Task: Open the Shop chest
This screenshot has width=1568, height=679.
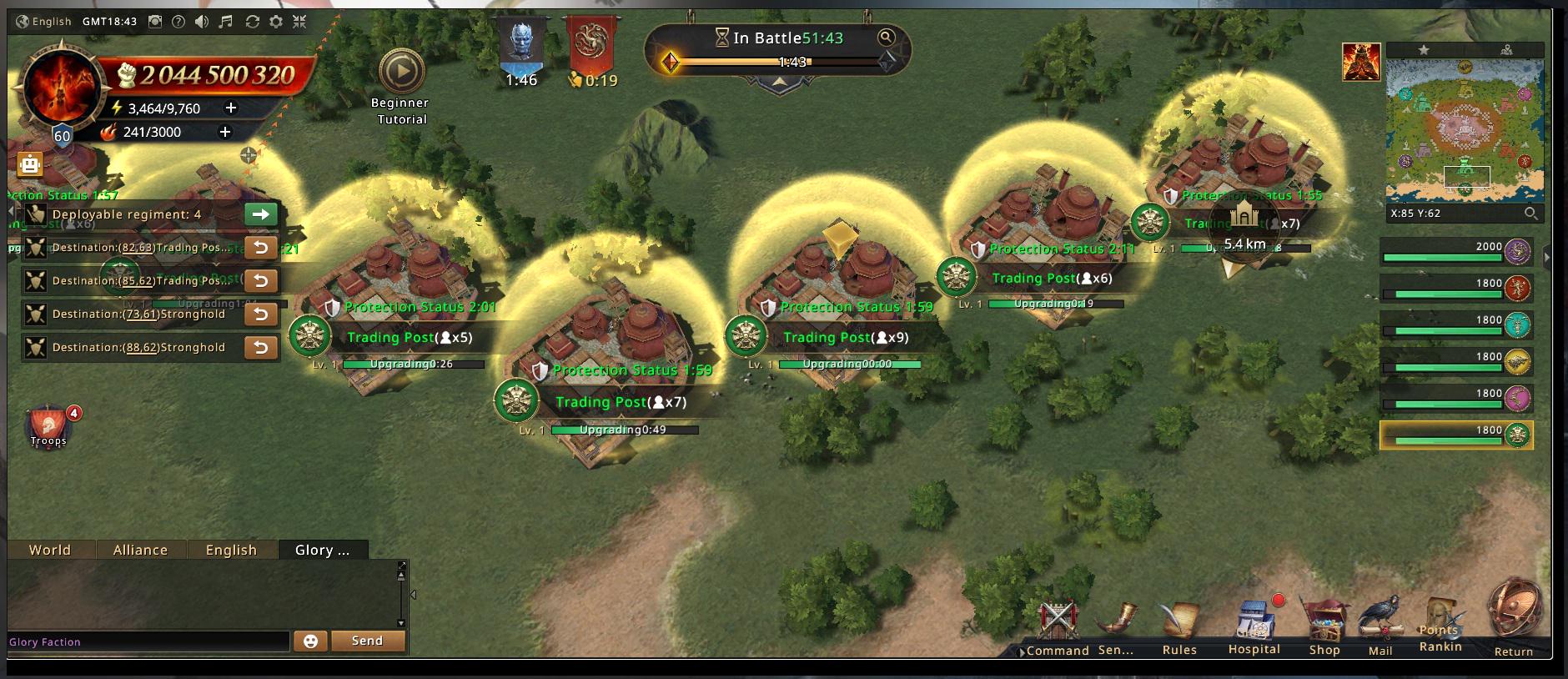Action: 1324,626
